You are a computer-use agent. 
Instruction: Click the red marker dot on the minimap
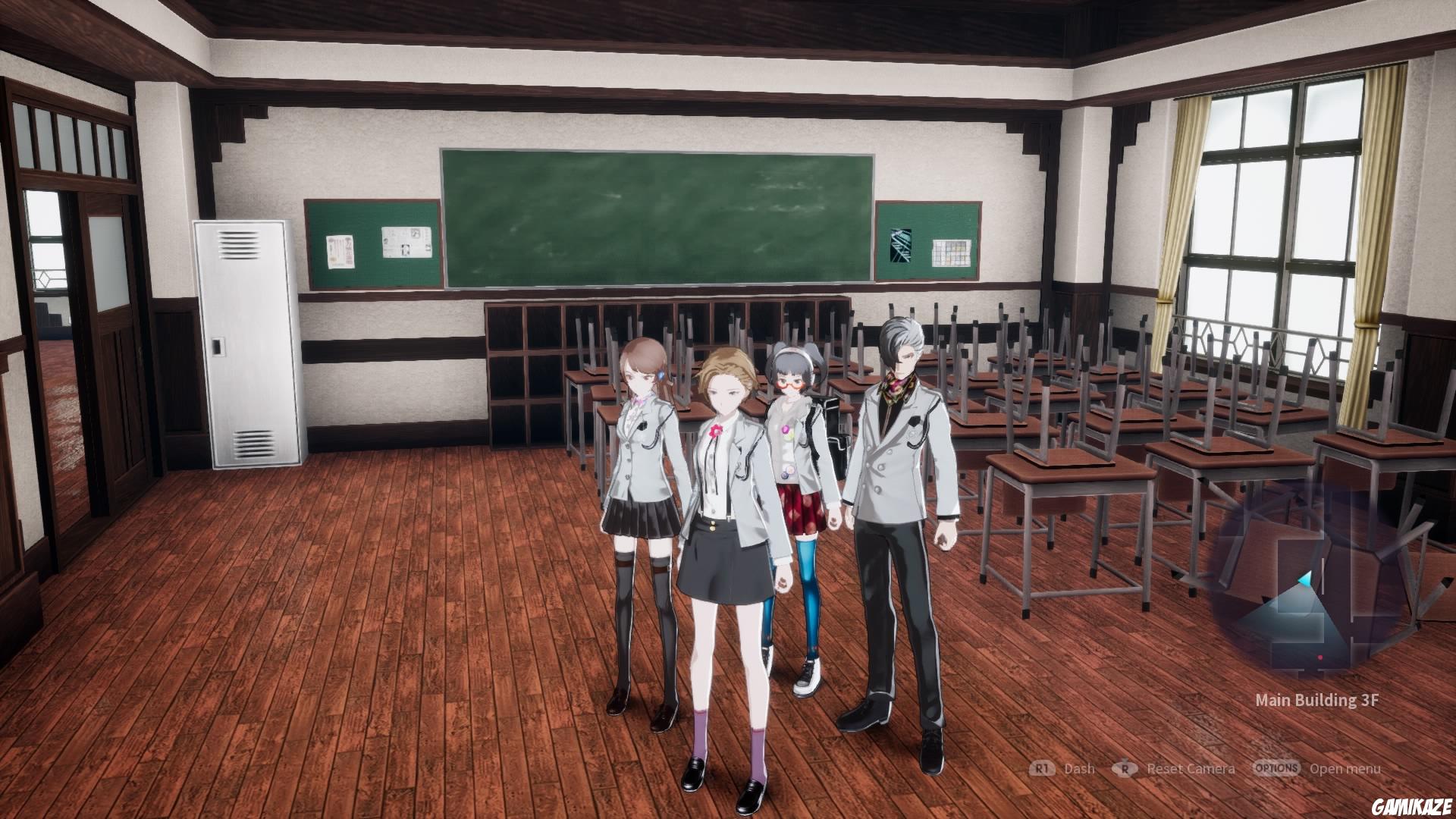[1320, 657]
